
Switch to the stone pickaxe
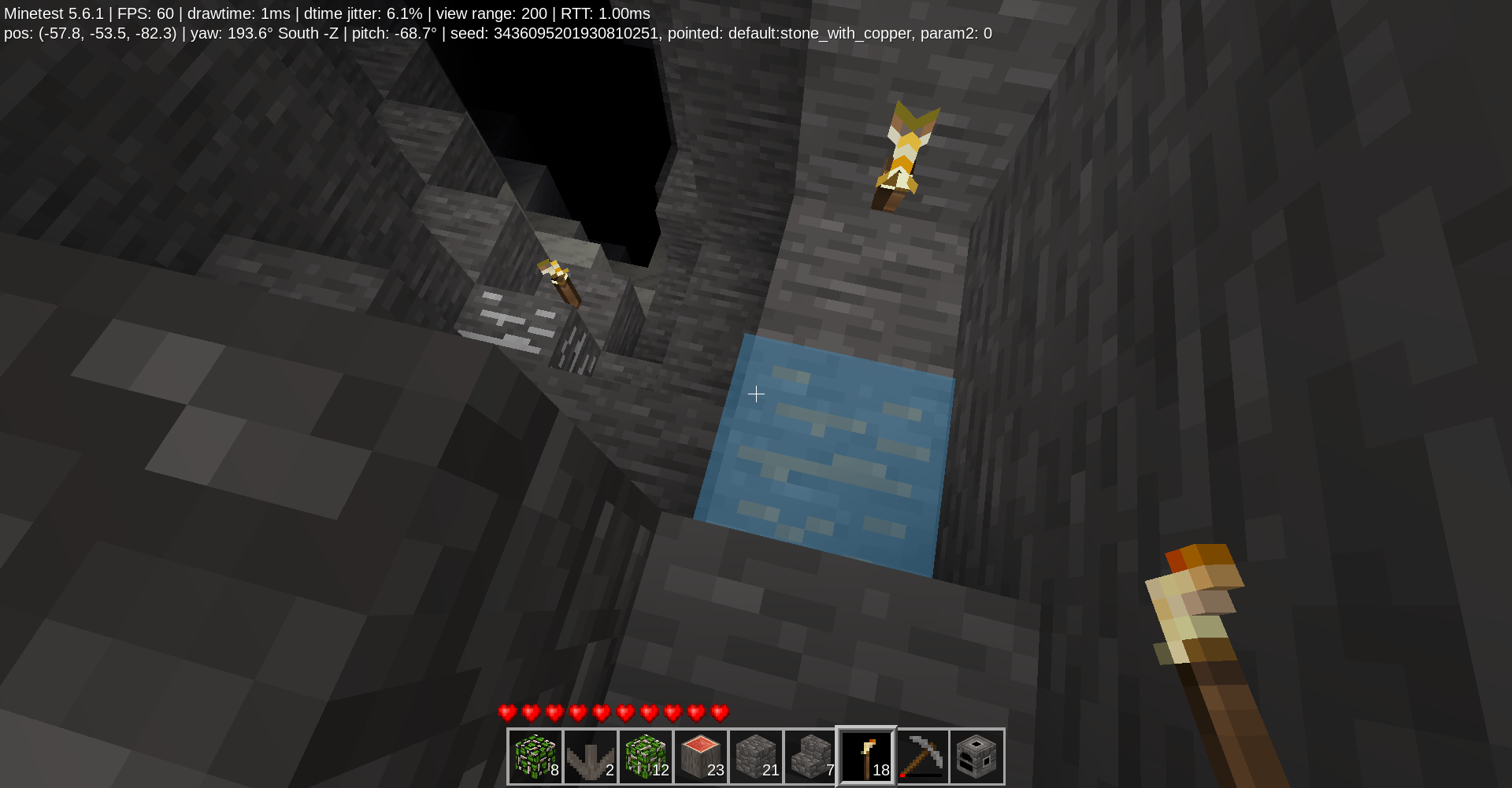[x=921, y=757]
